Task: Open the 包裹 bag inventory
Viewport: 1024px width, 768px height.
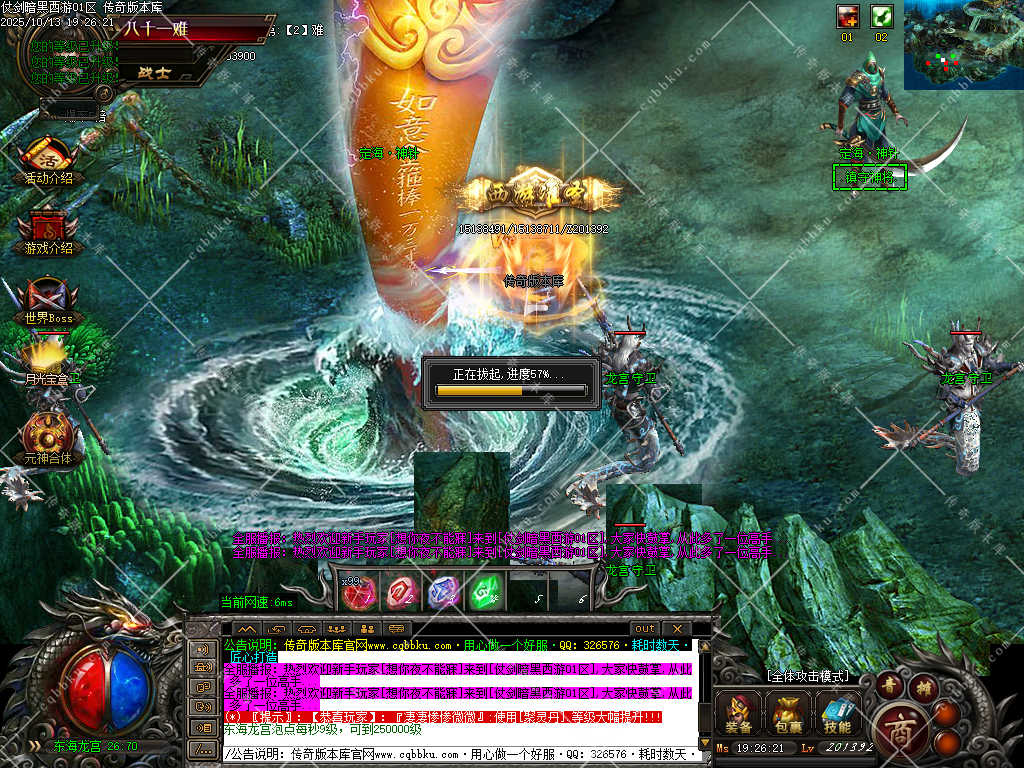Action: point(789,712)
